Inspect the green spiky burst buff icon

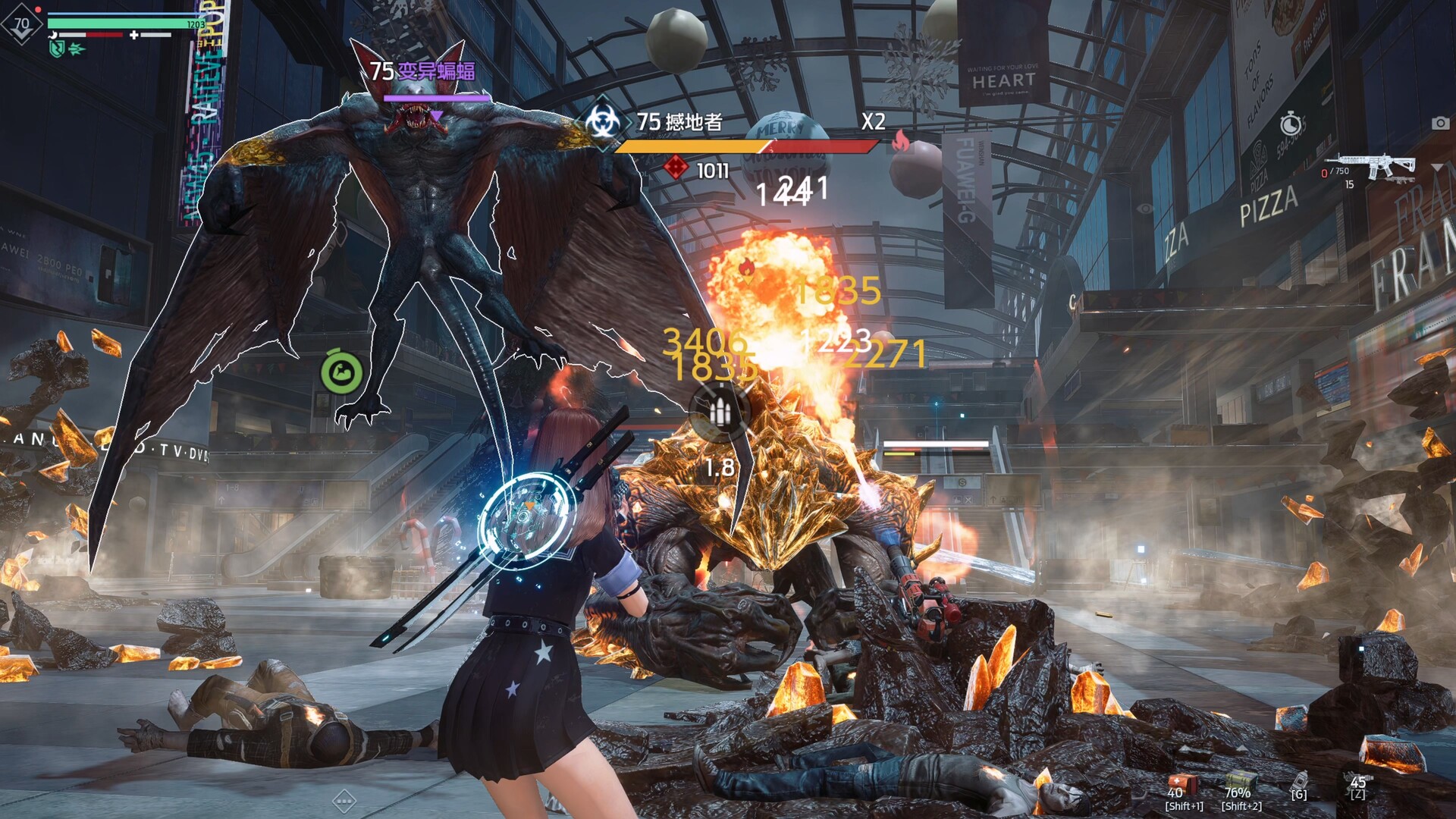tap(77, 49)
